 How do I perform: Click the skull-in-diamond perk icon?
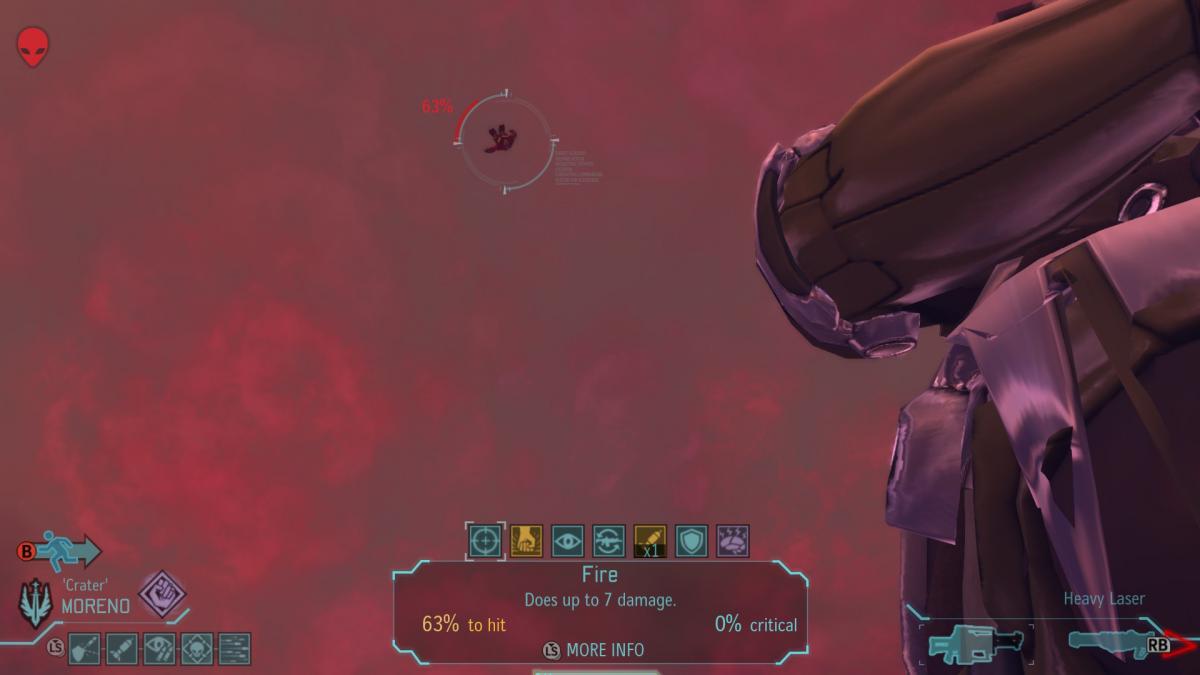[196, 649]
